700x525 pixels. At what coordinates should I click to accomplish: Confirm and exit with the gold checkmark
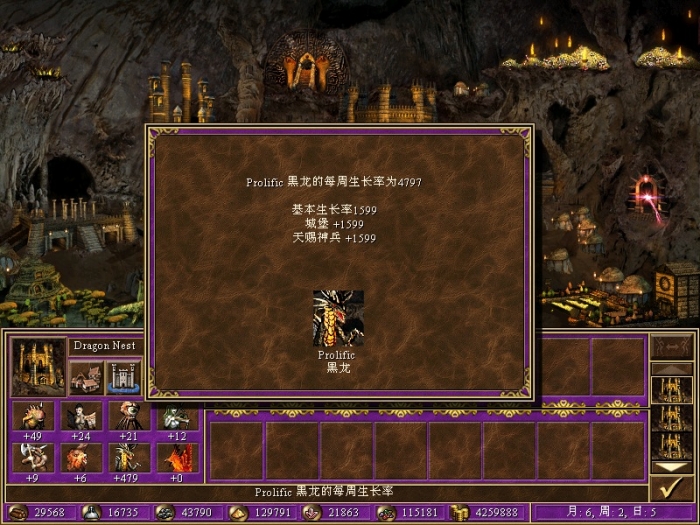(x=668, y=487)
